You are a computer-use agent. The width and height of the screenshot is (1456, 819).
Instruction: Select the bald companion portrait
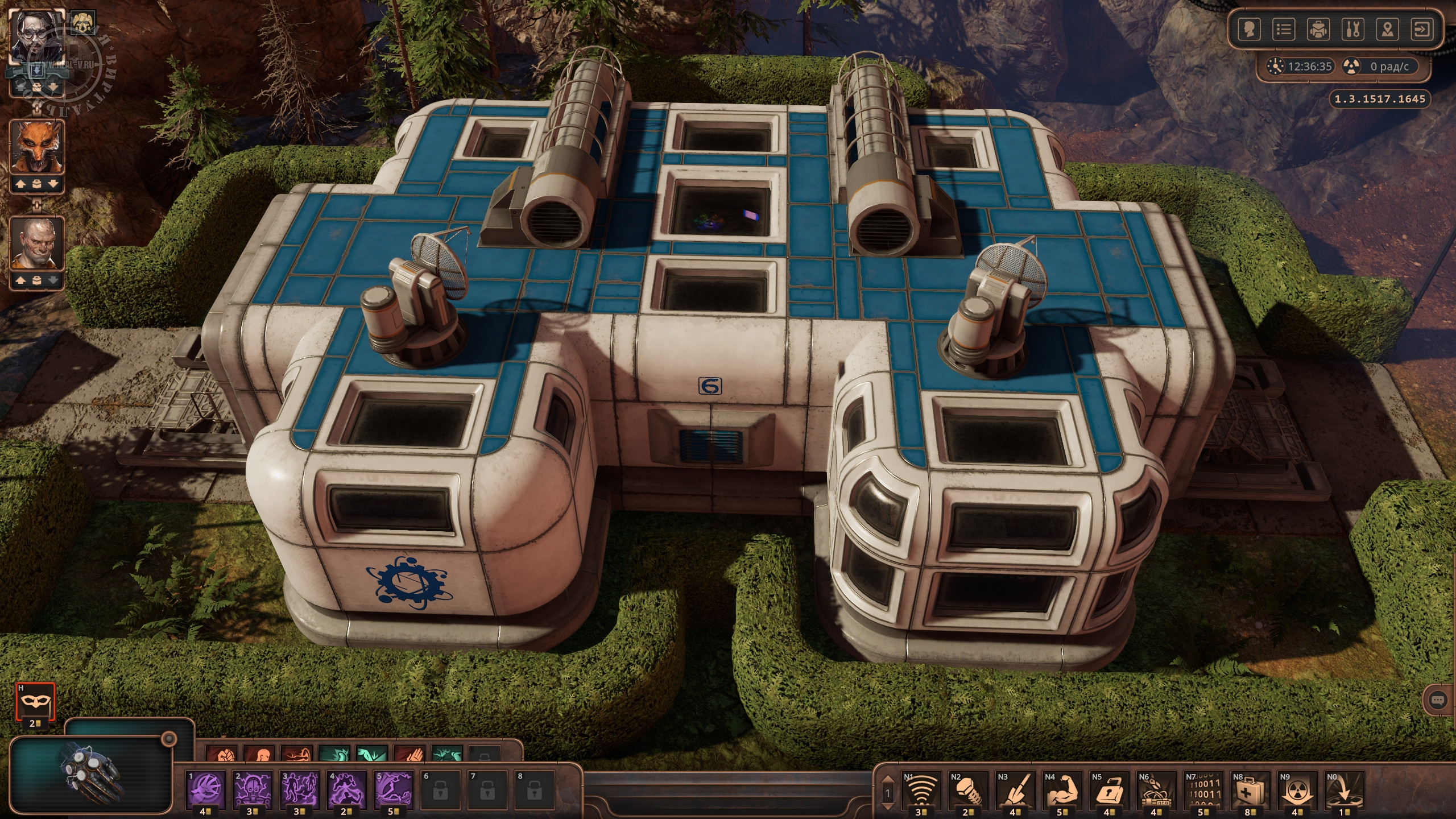tap(37, 243)
